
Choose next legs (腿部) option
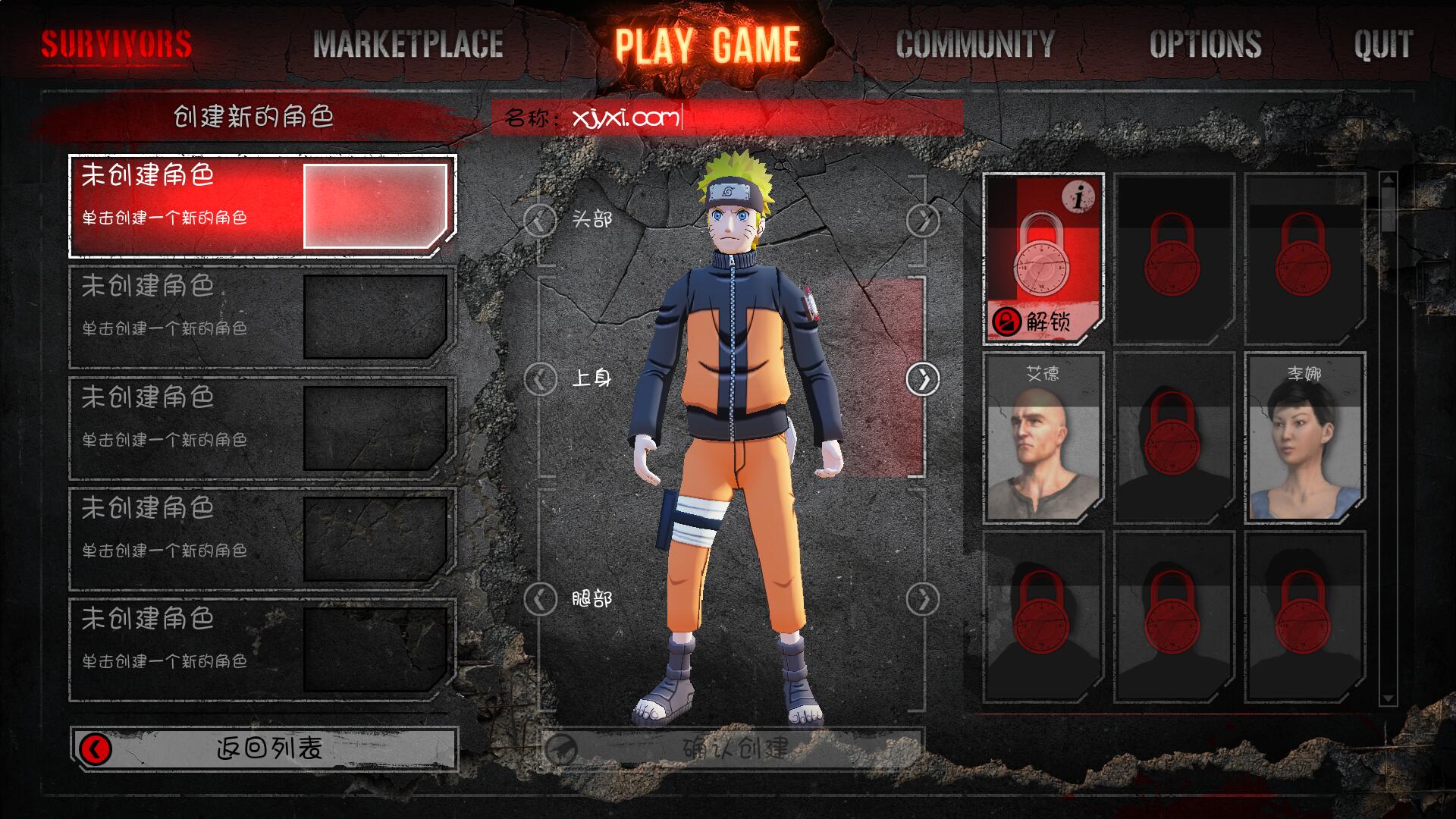pos(923,599)
